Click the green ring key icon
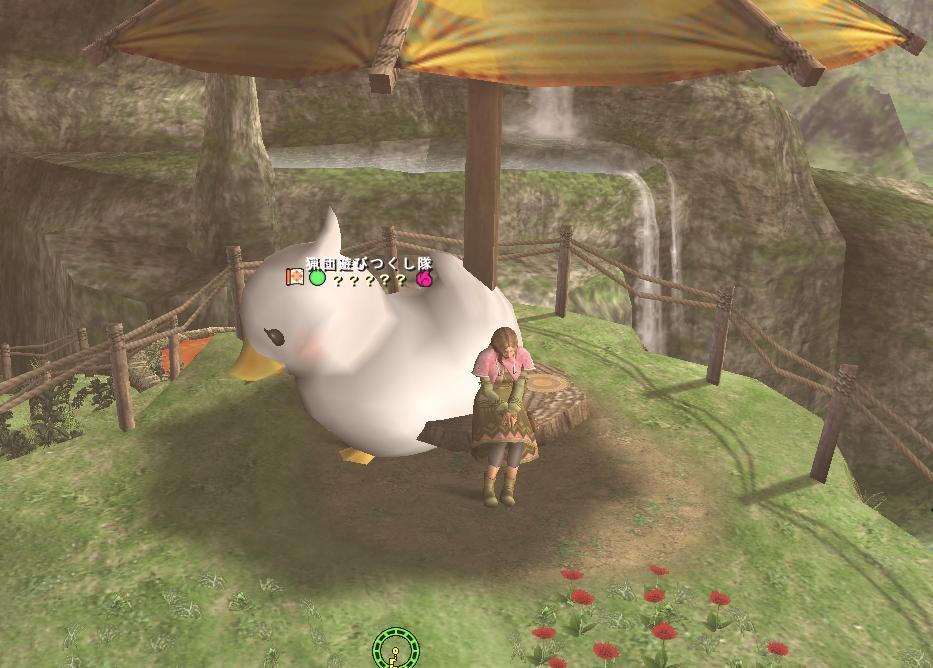This screenshot has height=668, width=933. point(394,650)
